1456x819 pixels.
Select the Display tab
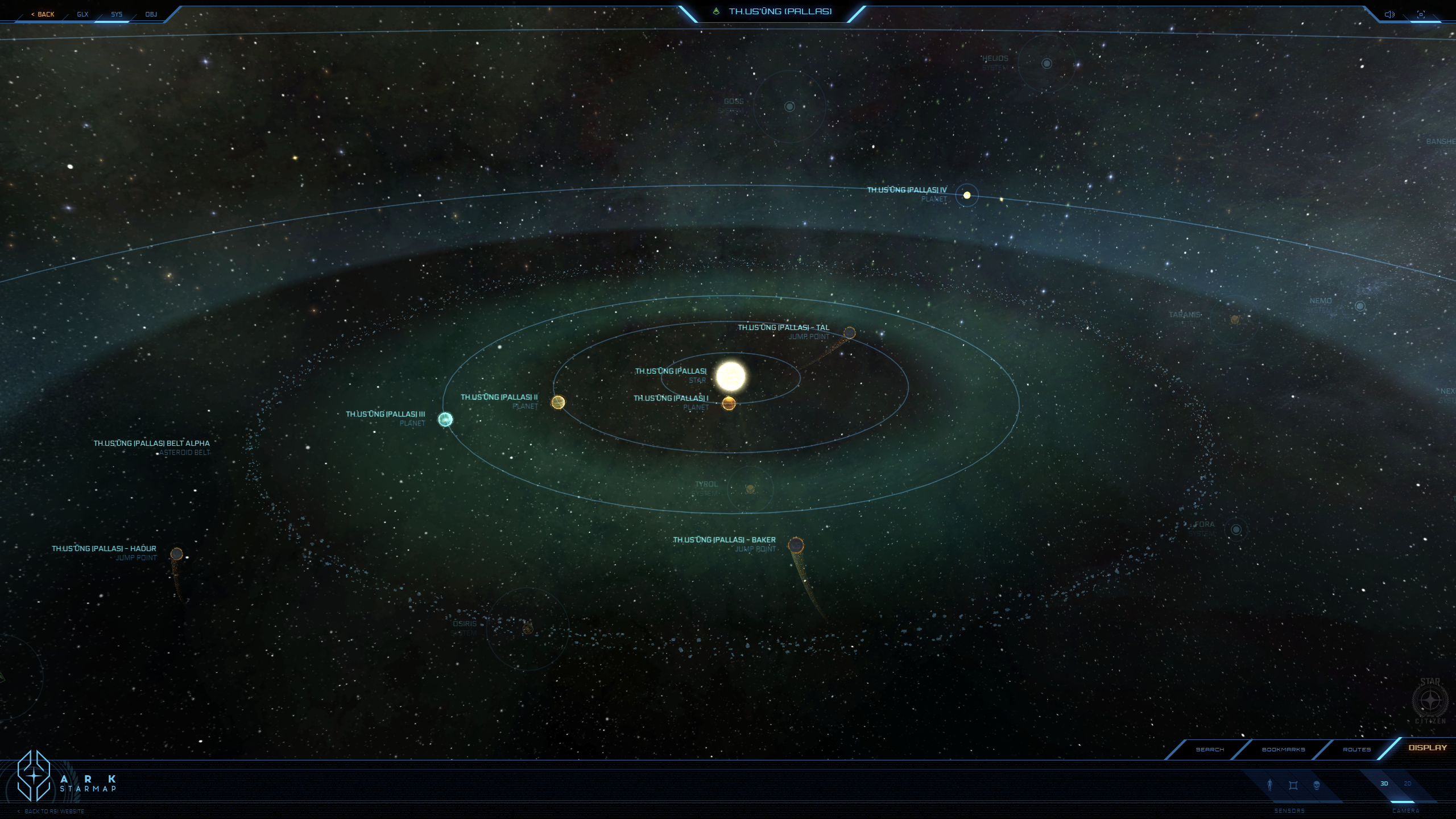(1427, 748)
